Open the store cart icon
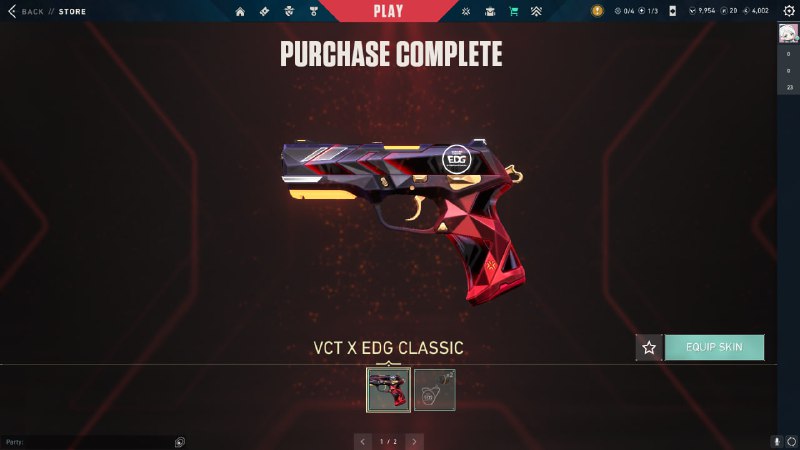Screen dimensions: 800x450 click(513, 11)
